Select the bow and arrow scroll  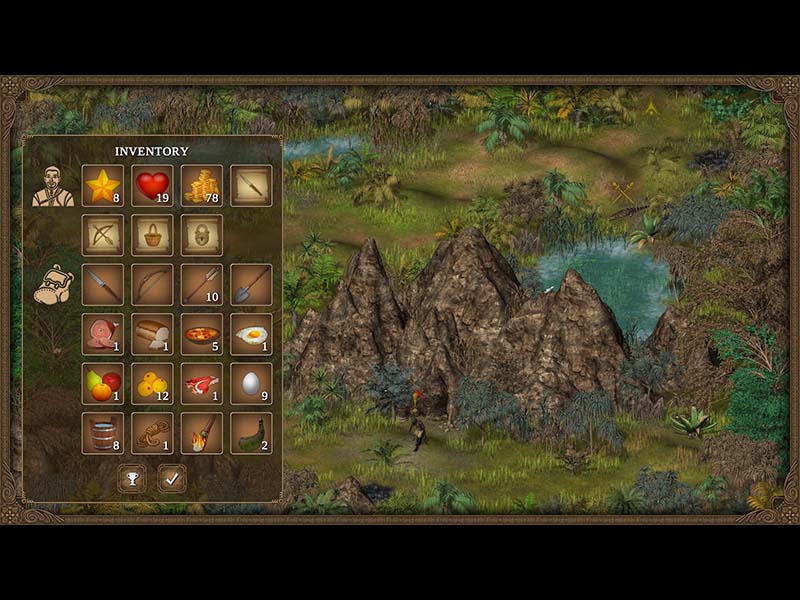(x=103, y=235)
